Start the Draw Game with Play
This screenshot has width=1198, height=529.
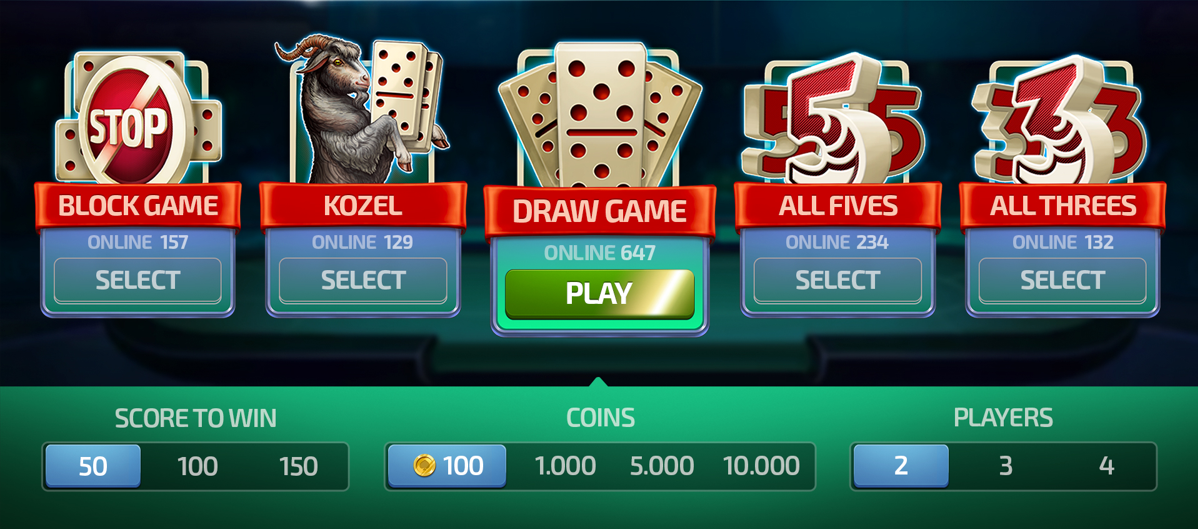coord(599,293)
